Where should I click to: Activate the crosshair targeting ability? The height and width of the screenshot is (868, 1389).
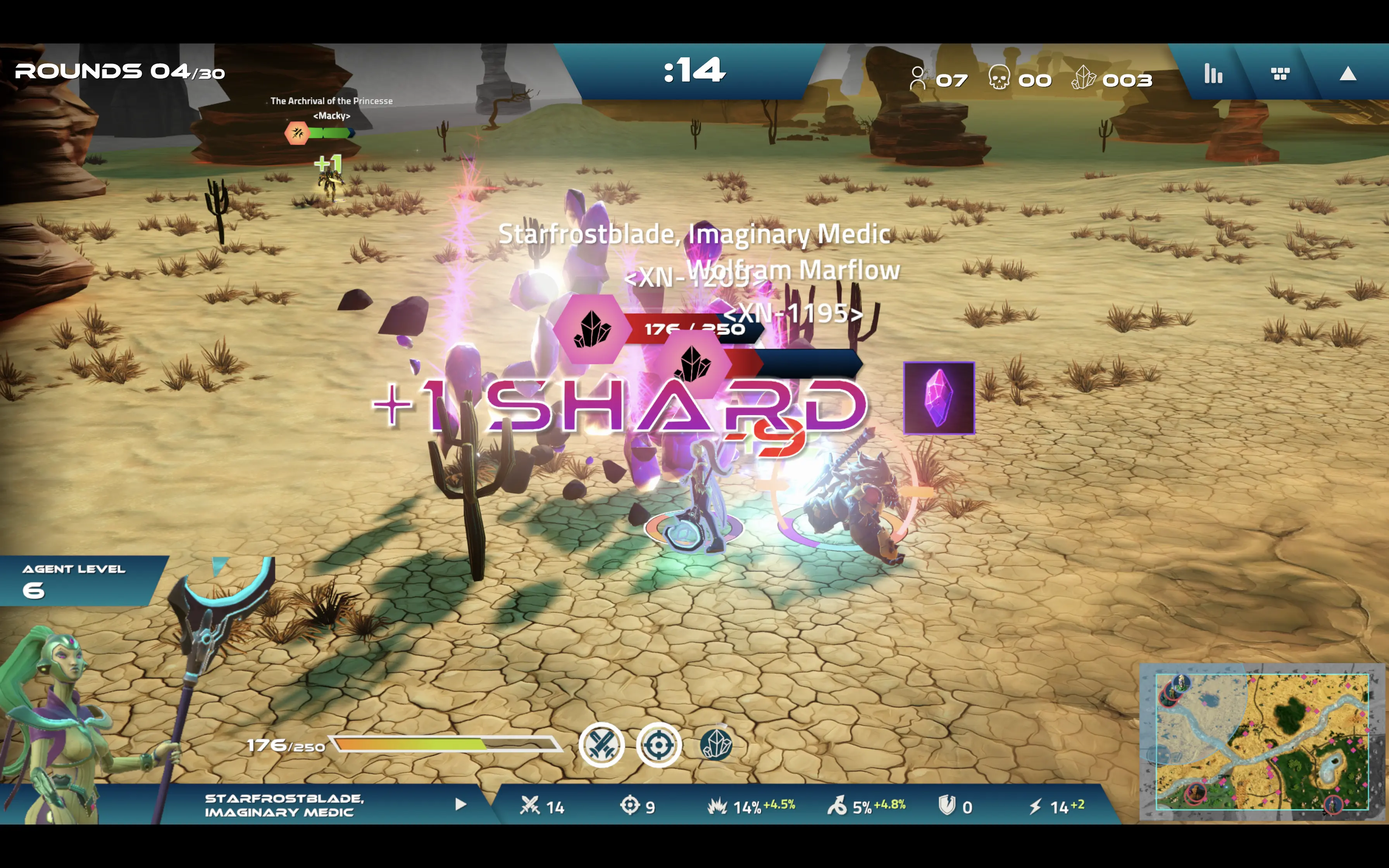tap(659, 745)
